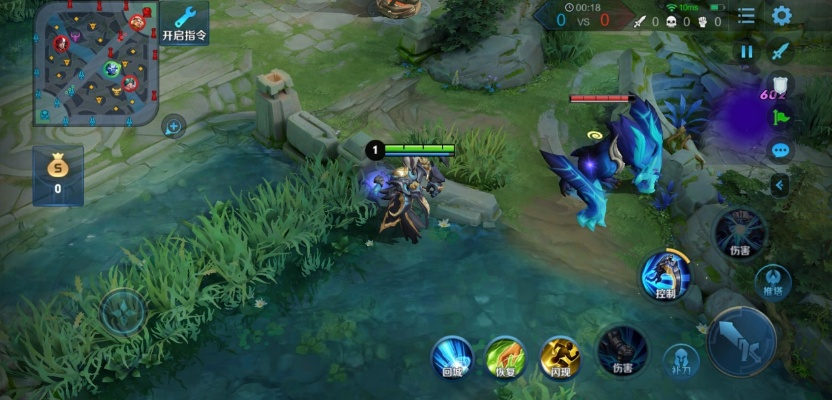Select the blue sword signal icon
Screen dimensions: 832x400
(781, 51)
